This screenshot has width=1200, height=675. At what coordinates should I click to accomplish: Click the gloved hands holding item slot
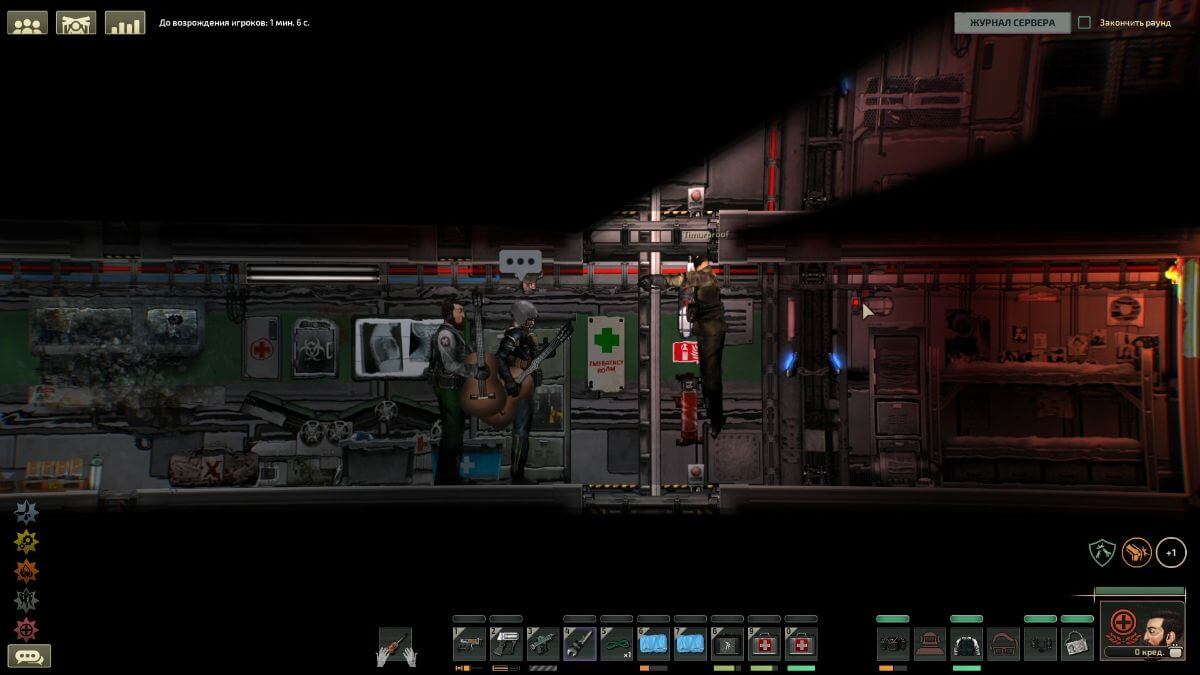pyautogui.click(x=395, y=646)
